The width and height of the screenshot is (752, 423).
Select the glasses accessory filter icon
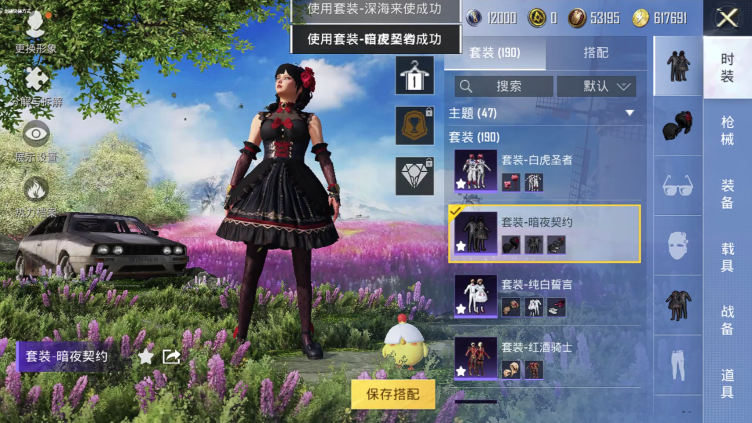point(678,186)
